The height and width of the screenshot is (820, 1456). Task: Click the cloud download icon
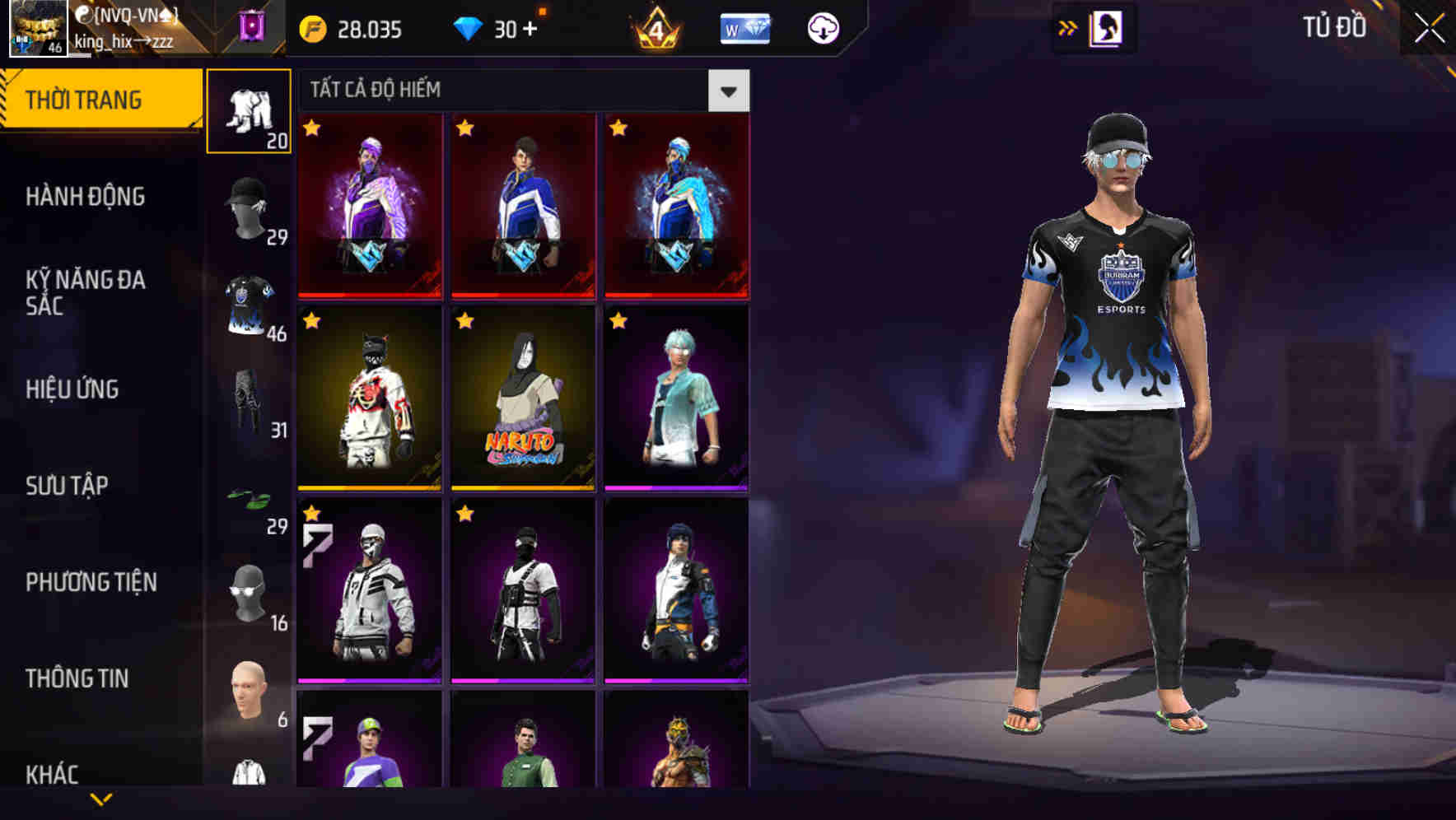coord(824,27)
